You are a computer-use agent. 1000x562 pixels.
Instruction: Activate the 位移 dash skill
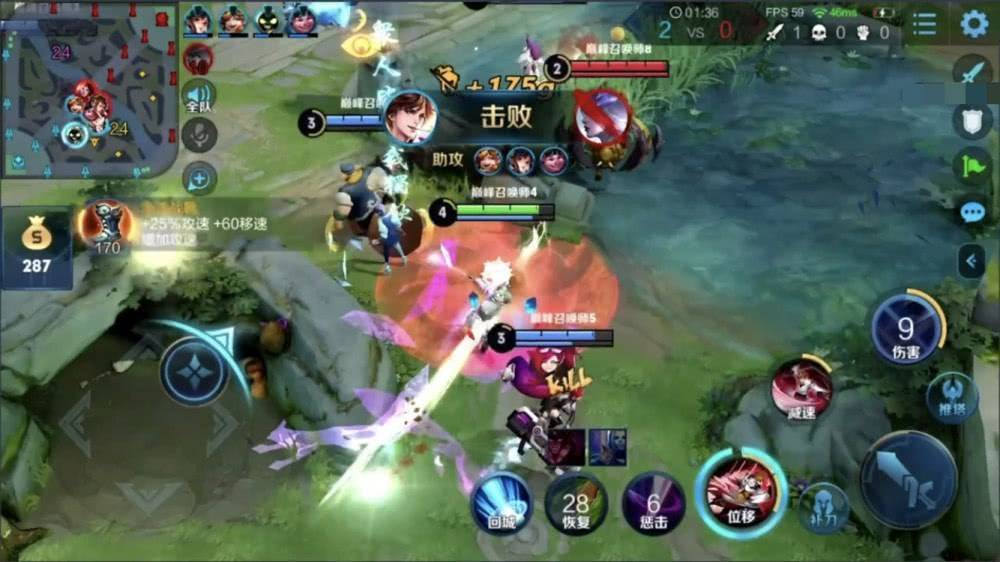pos(741,492)
